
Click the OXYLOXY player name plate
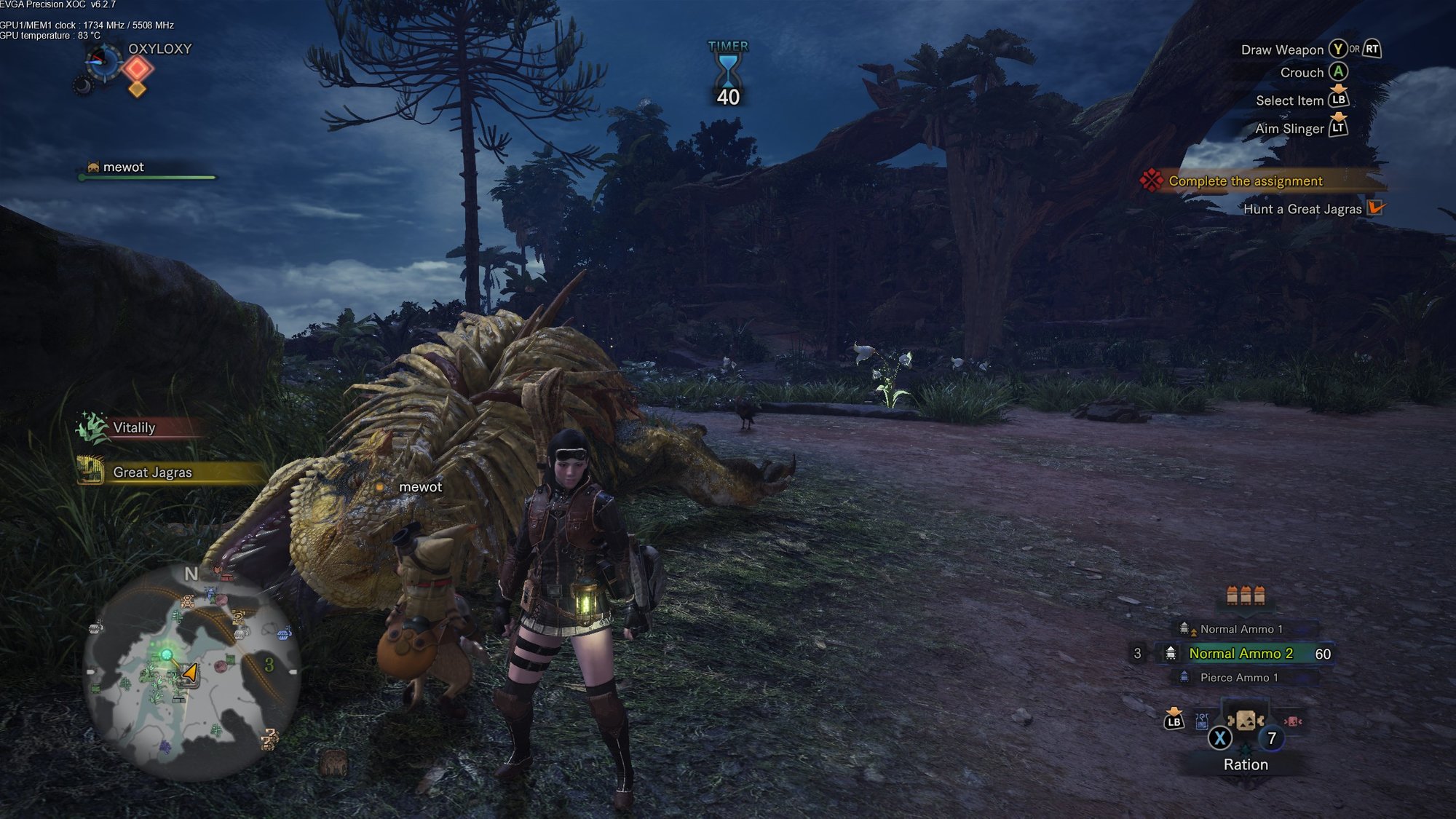(159, 49)
